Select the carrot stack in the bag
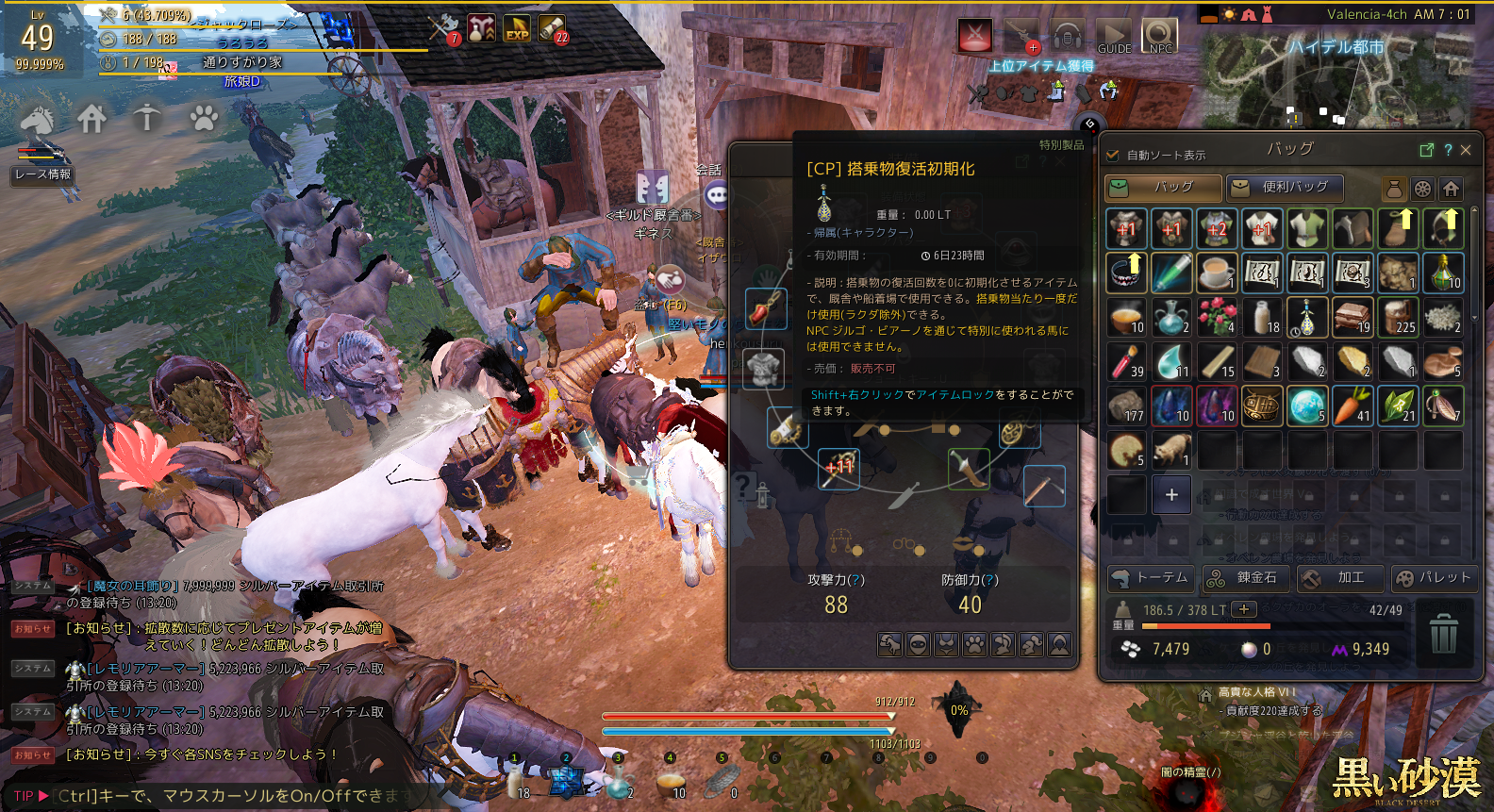Image resolution: width=1494 pixels, height=812 pixels. pos(1353,406)
